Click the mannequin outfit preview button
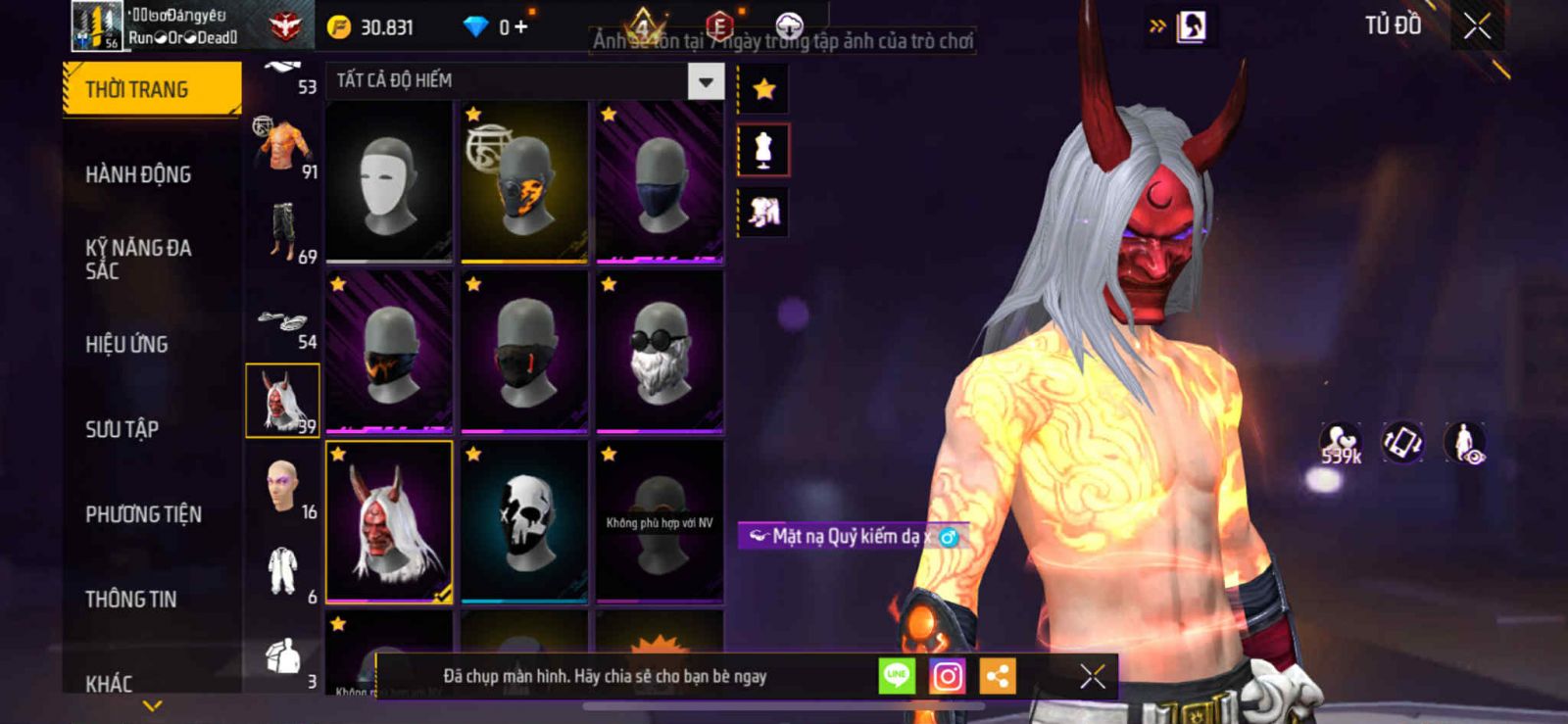The height and width of the screenshot is (724, 1568). click(x=763, y=150)
